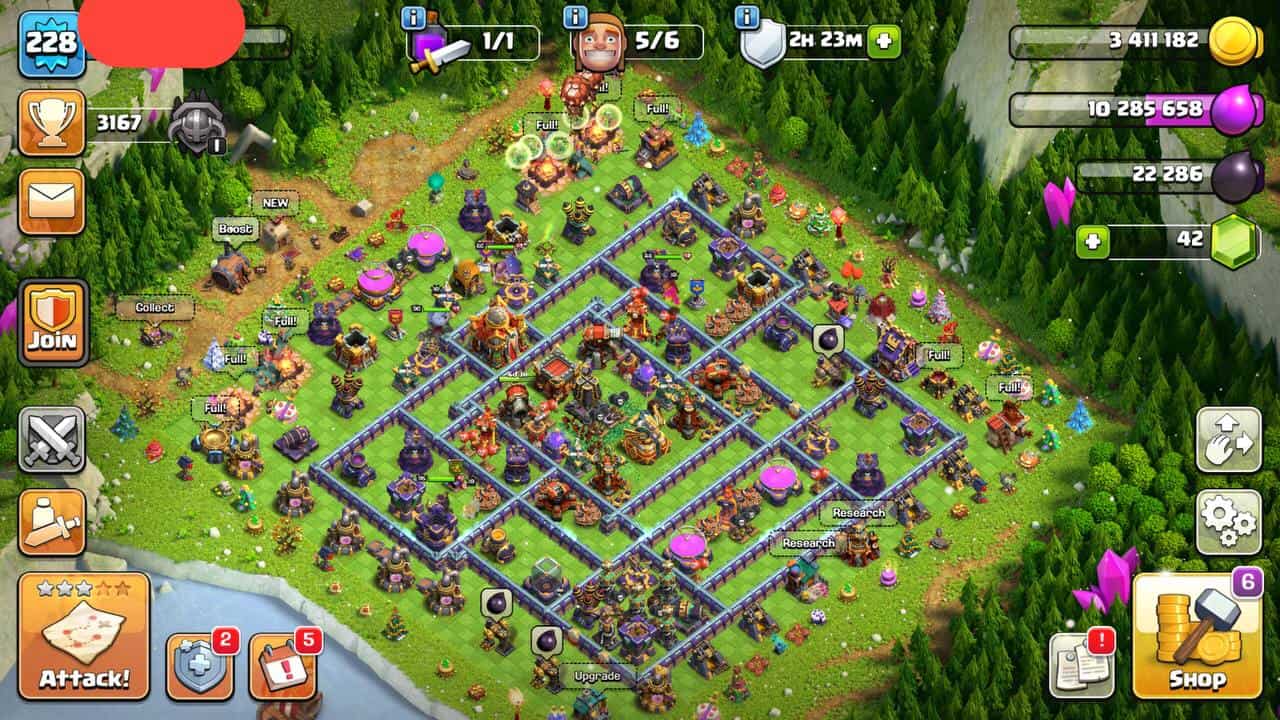Open the shield defense log
This screenshot has height=720, width=1280.
198,666
